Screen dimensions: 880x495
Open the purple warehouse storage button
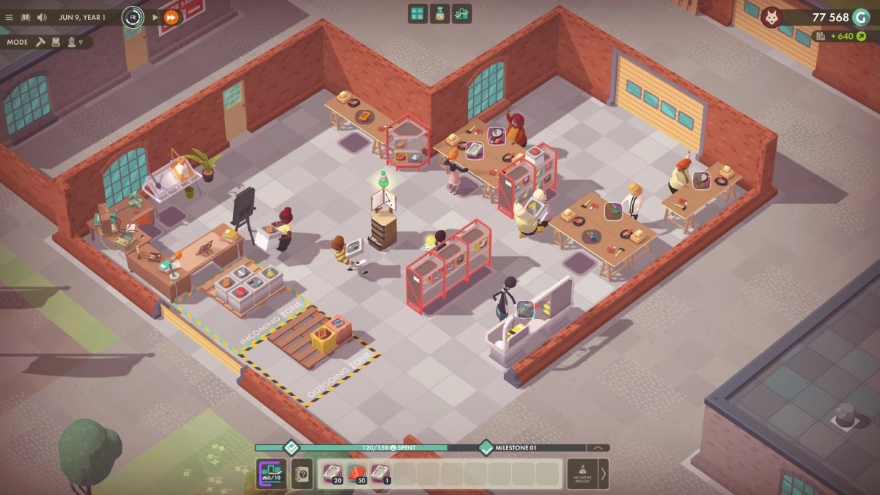point(271,473)
